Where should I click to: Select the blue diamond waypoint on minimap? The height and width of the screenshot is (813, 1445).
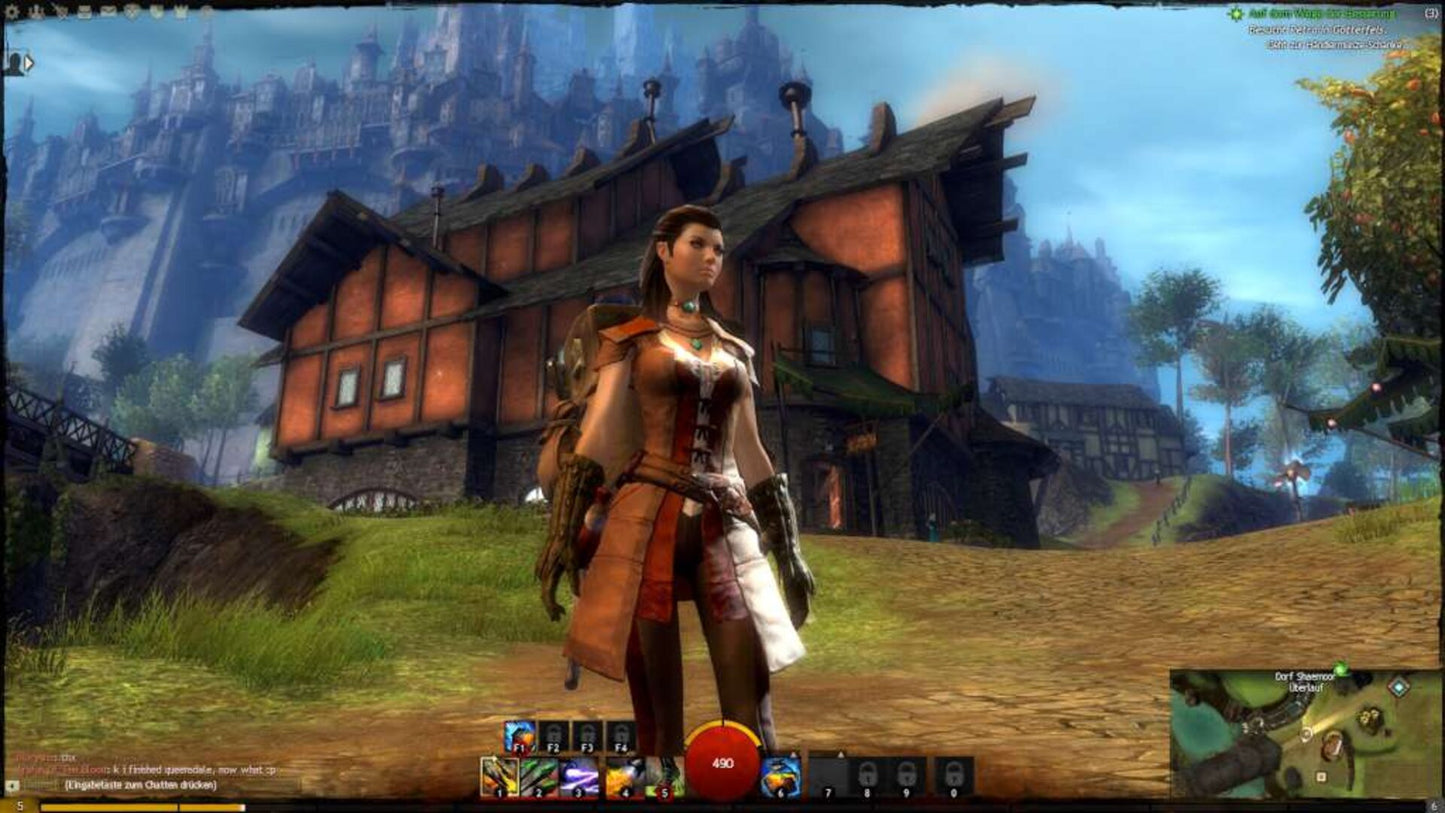tap(1399, 687)
